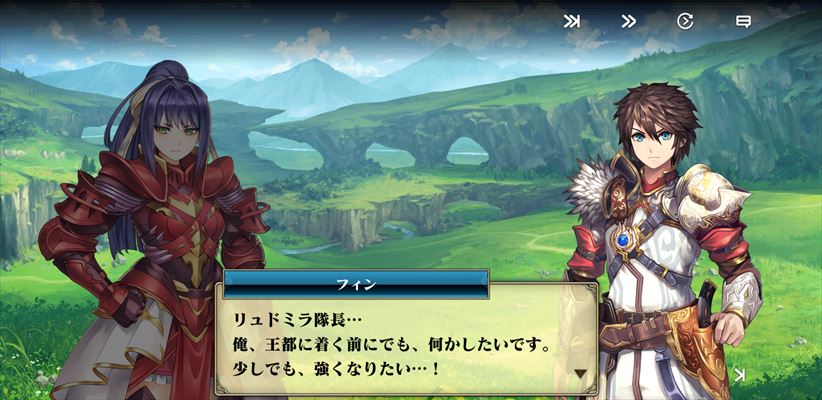Fast-forward the dialogue with the double-arrow icon

coord(629,21)
